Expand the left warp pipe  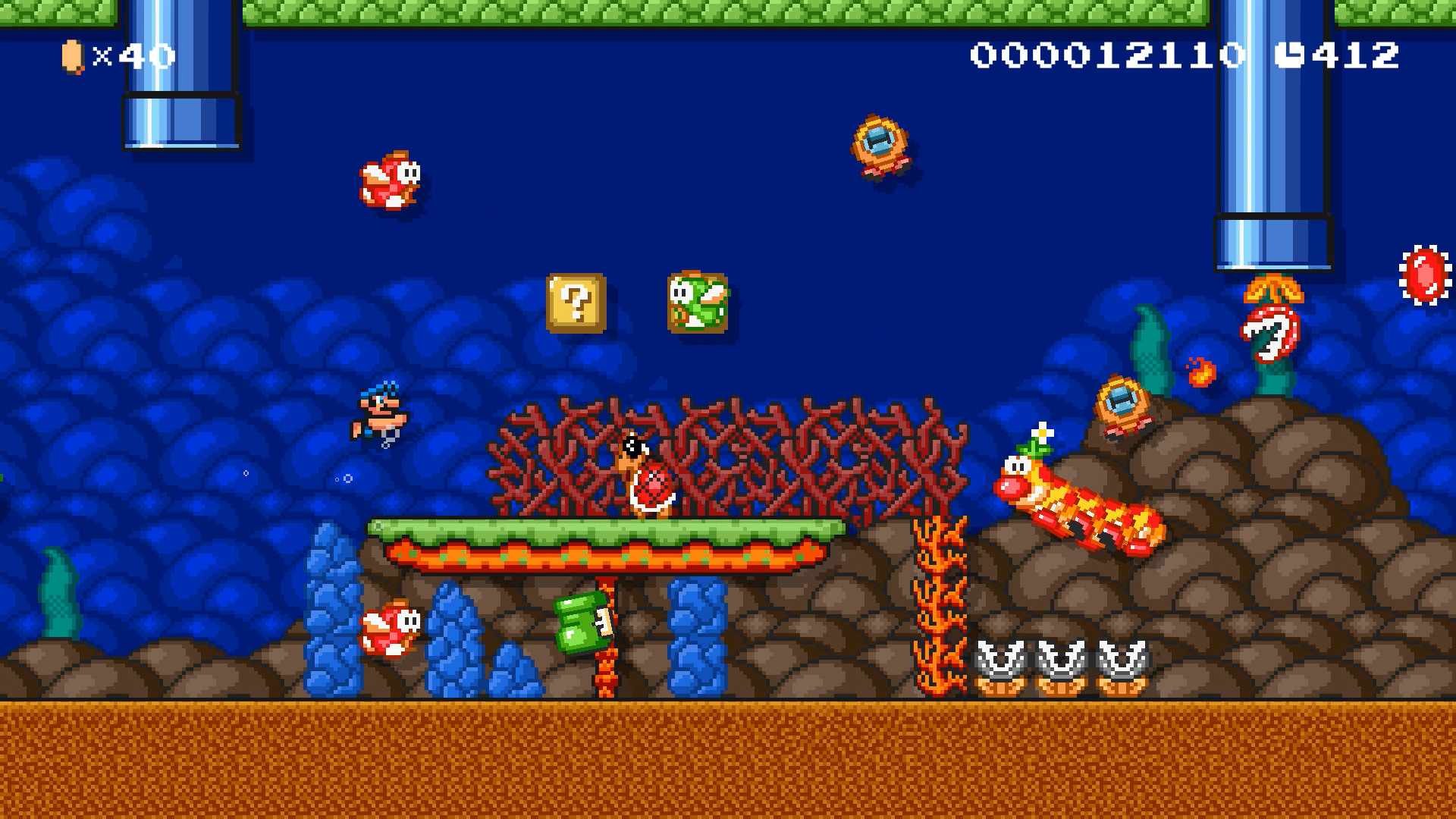click(178, 76)
